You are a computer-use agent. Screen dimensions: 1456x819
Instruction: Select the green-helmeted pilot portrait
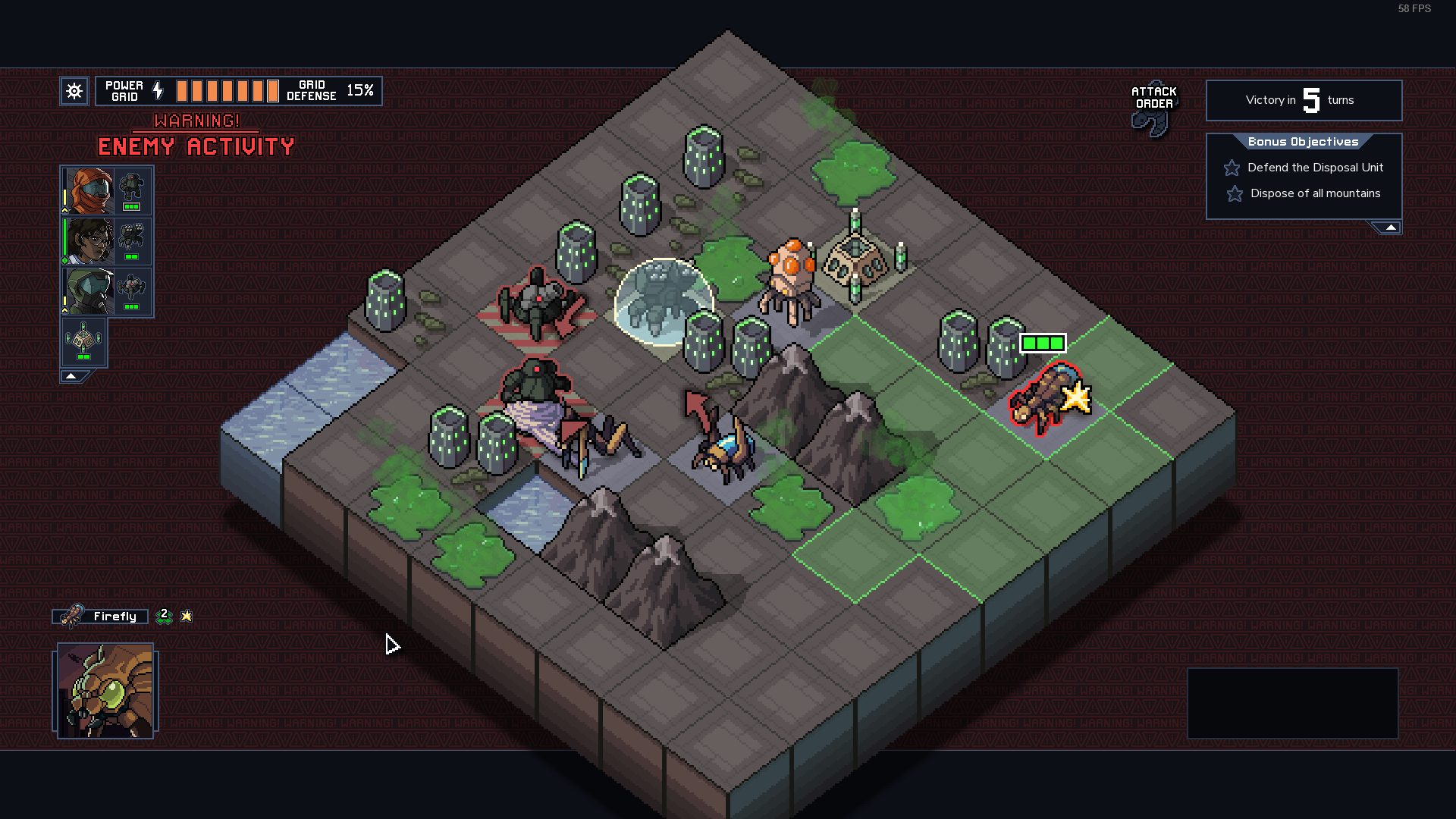[x=89, y=291]
